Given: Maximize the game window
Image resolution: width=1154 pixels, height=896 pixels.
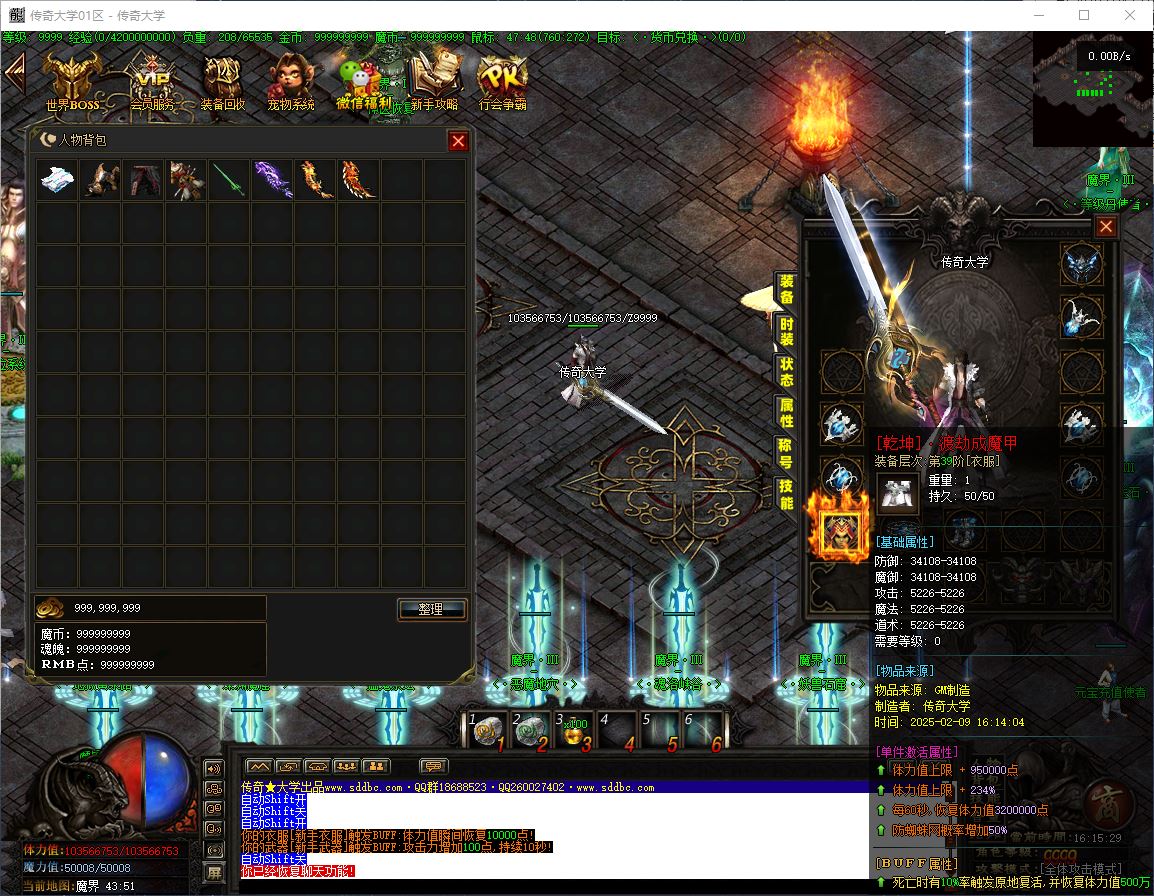Looking at the screenshot, I should tap(1084, 15).
